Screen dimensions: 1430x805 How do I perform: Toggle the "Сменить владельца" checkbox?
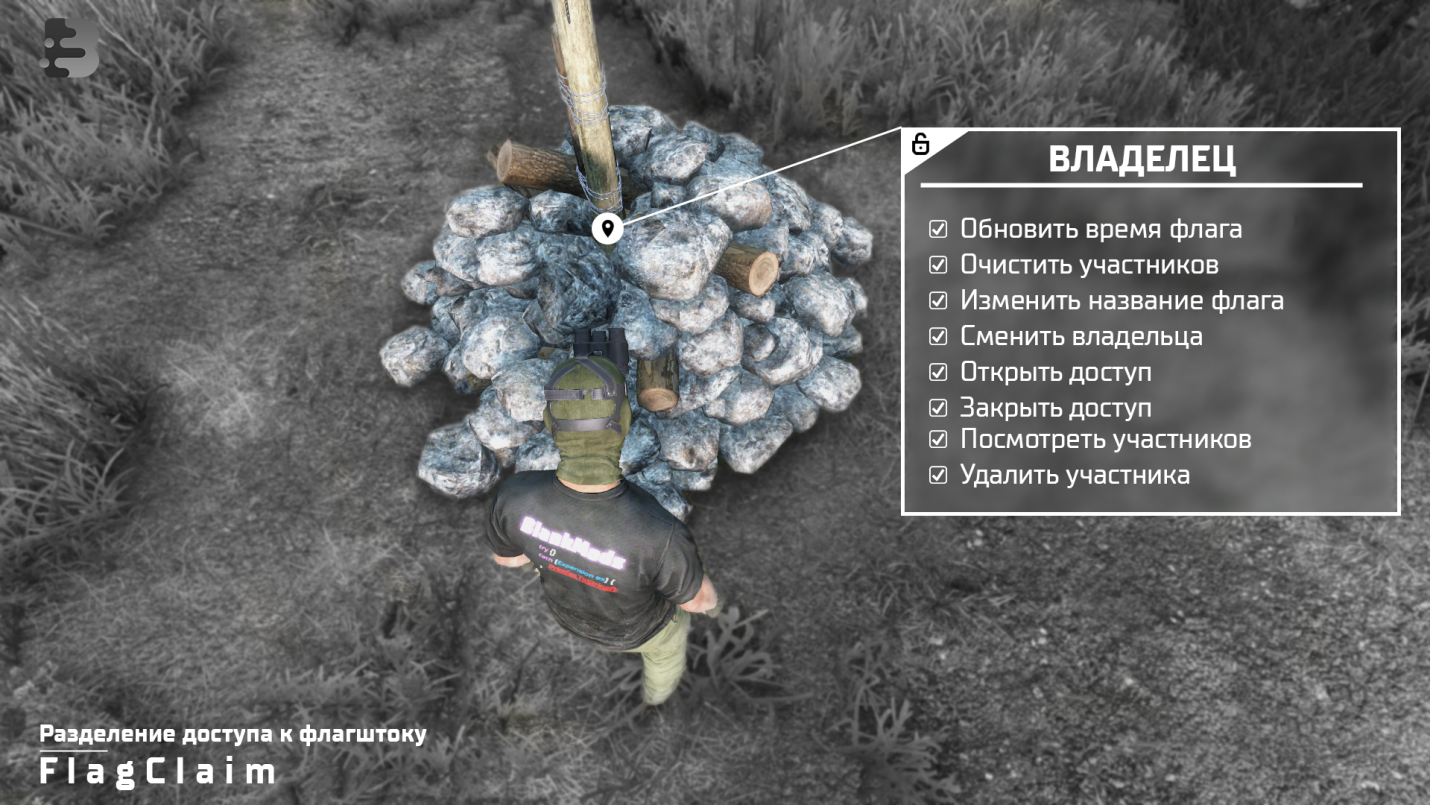(x=938, y=336)
